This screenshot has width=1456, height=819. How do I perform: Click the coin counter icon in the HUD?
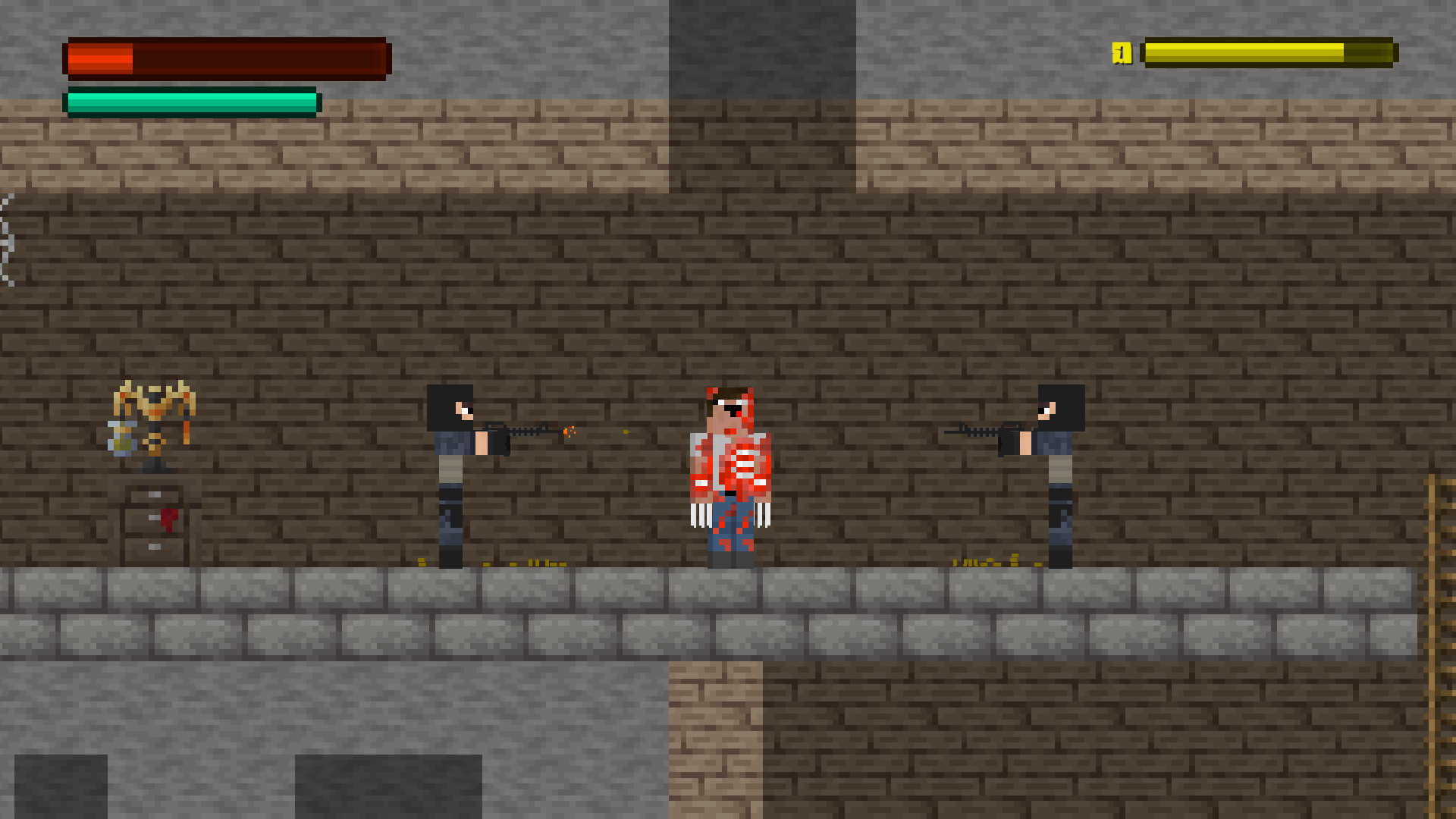click(1120, 53)
